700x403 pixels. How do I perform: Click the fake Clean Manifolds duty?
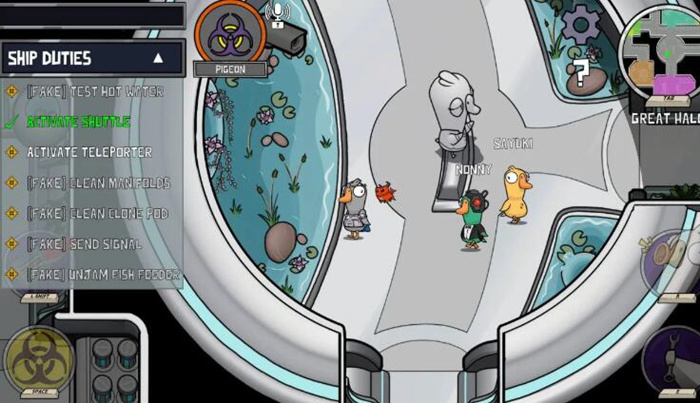(x=98, y=183)
